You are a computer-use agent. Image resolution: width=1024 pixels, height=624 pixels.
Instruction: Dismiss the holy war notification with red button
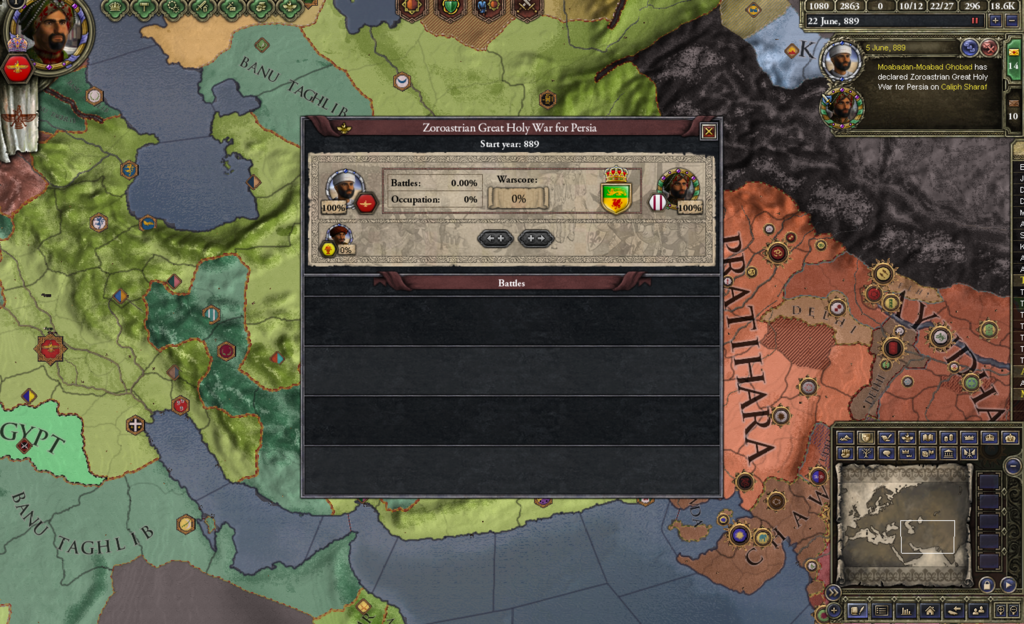989,47
